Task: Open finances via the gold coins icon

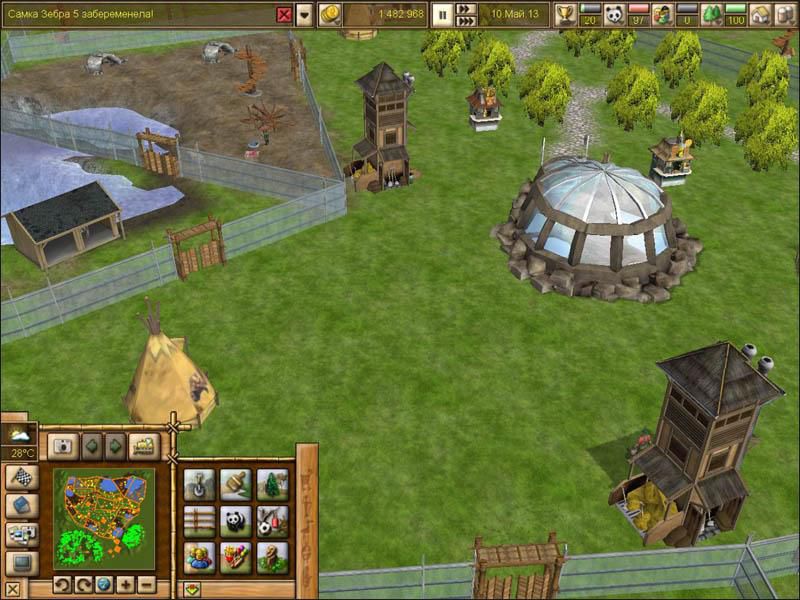Action: coord(330,14)
